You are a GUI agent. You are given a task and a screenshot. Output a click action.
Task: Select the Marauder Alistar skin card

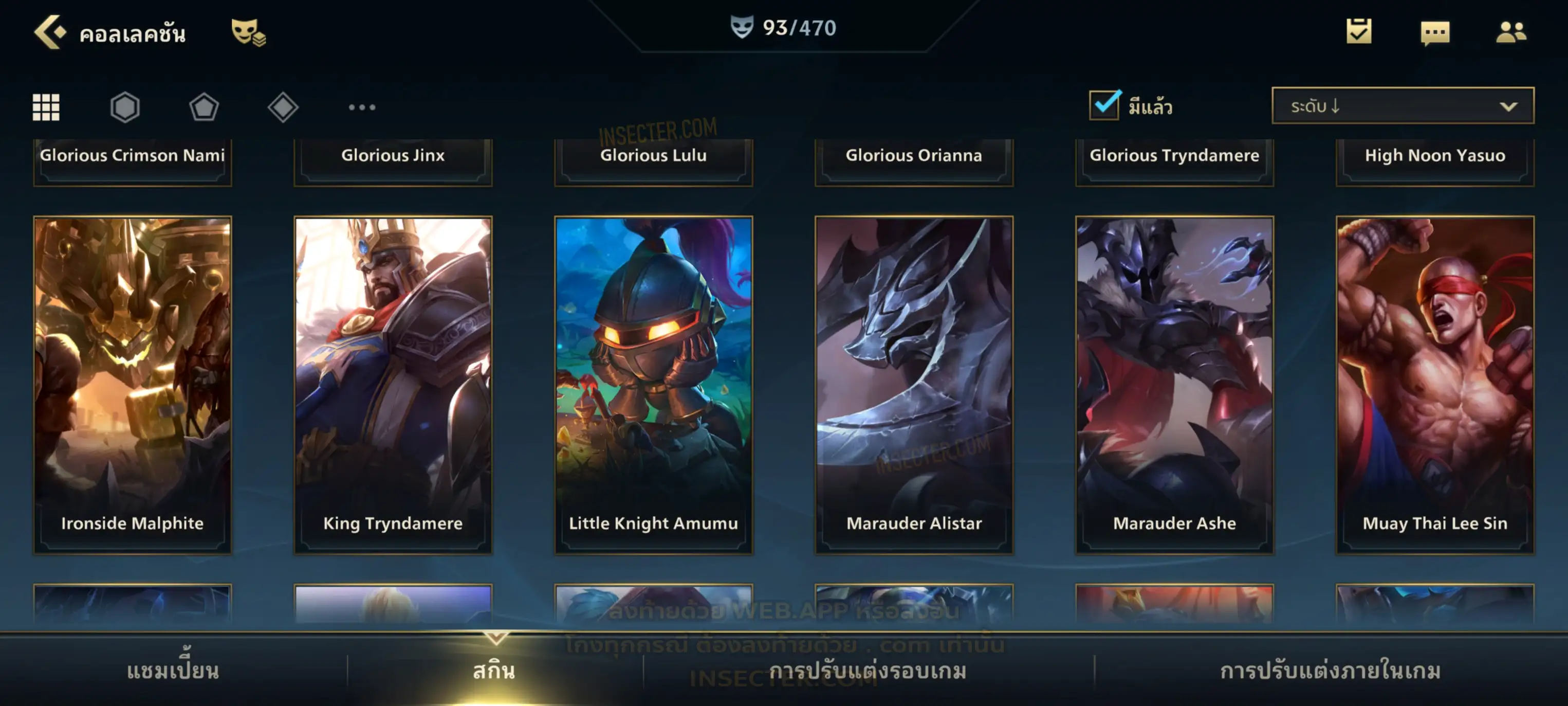[x=914, y=385]
